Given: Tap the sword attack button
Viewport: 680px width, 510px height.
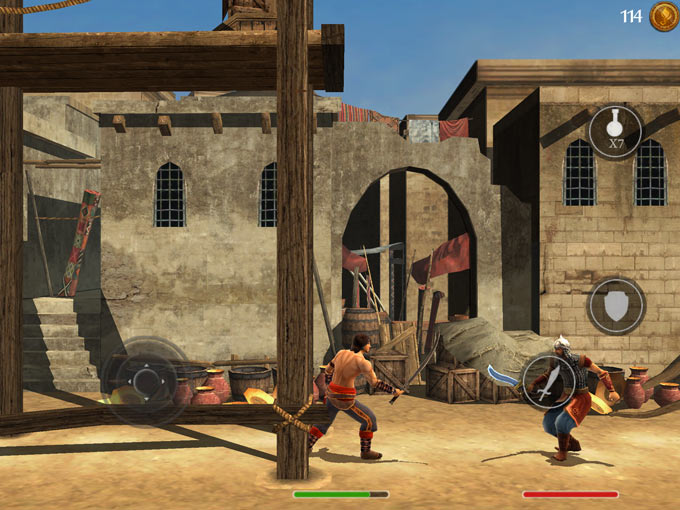Looking at the screenshot, I should click(x=548, y=382).
